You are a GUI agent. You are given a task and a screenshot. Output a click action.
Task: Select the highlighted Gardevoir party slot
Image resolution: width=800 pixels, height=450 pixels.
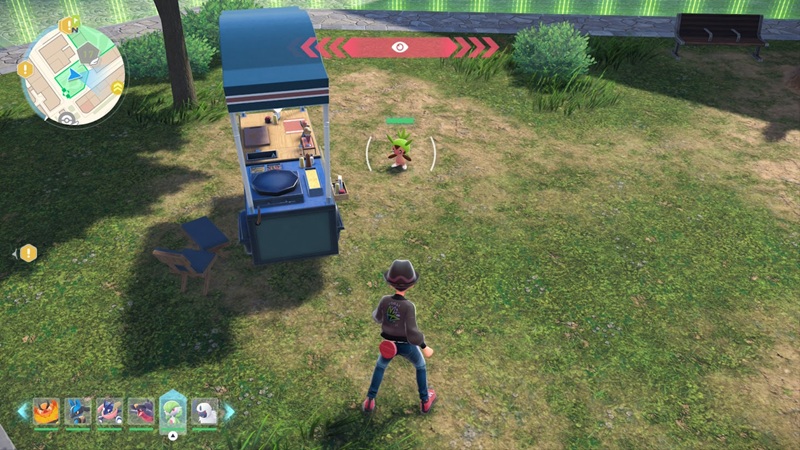174,410
